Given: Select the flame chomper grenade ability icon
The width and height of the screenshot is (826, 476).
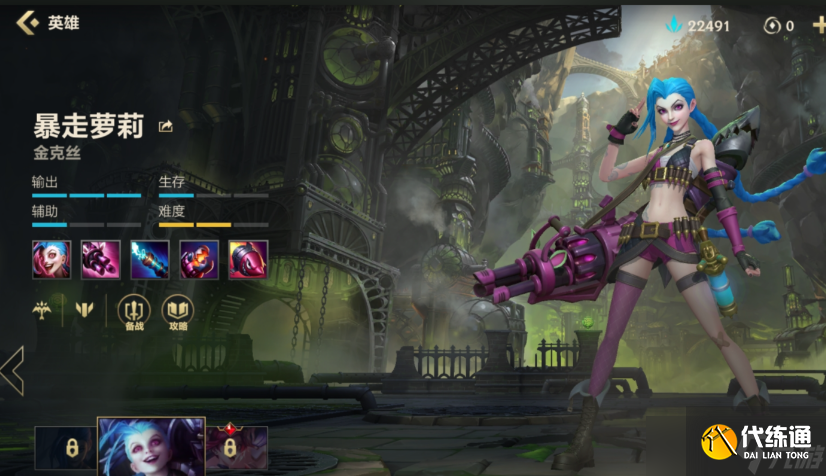Looking at the screenshot, I should pyautogui.click(x=198, y=259).
